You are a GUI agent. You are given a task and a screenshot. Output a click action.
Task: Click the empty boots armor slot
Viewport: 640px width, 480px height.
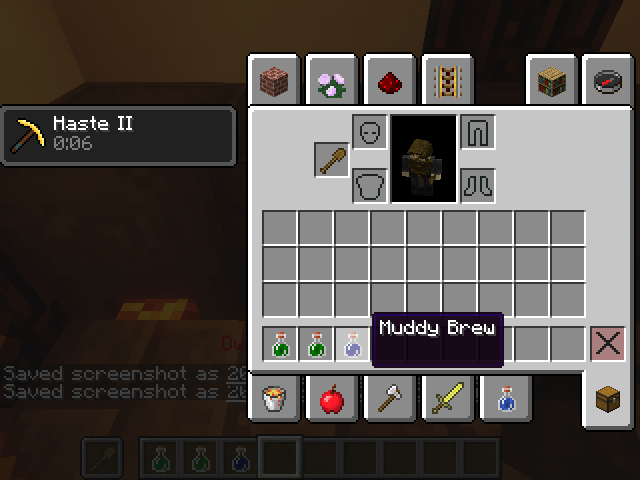coord(478,185)
